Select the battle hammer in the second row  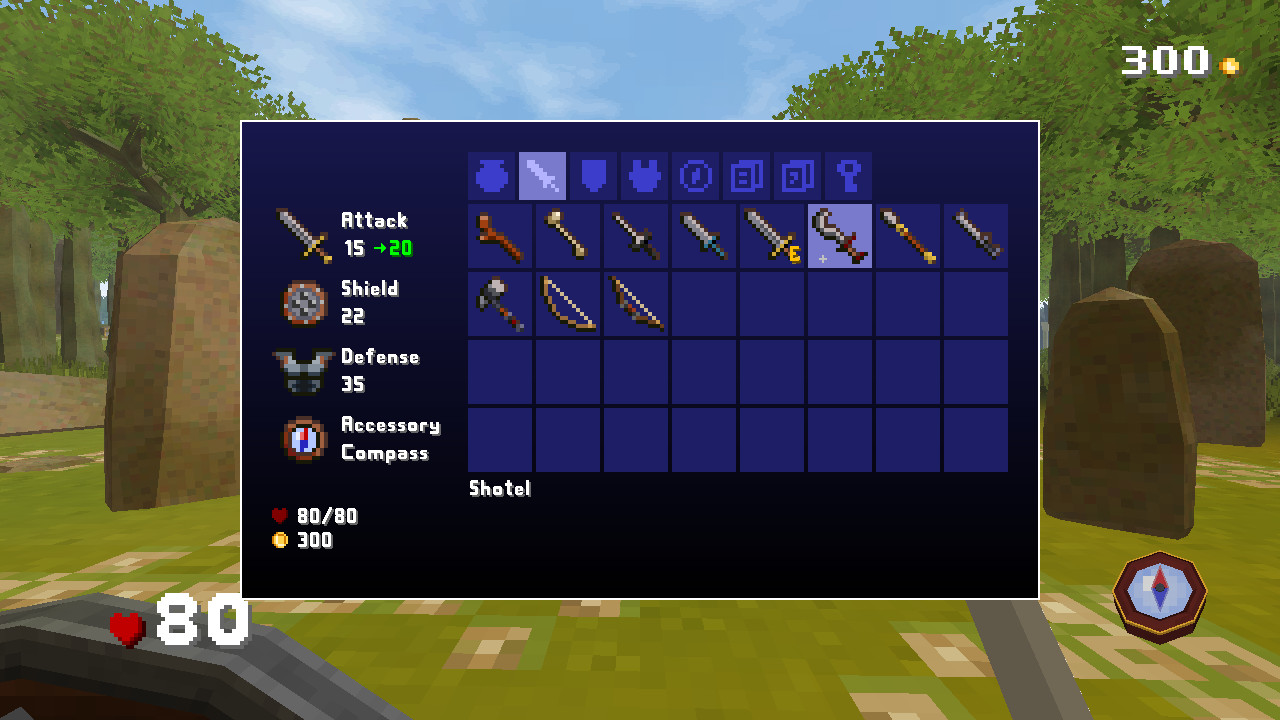pos(500,305)
